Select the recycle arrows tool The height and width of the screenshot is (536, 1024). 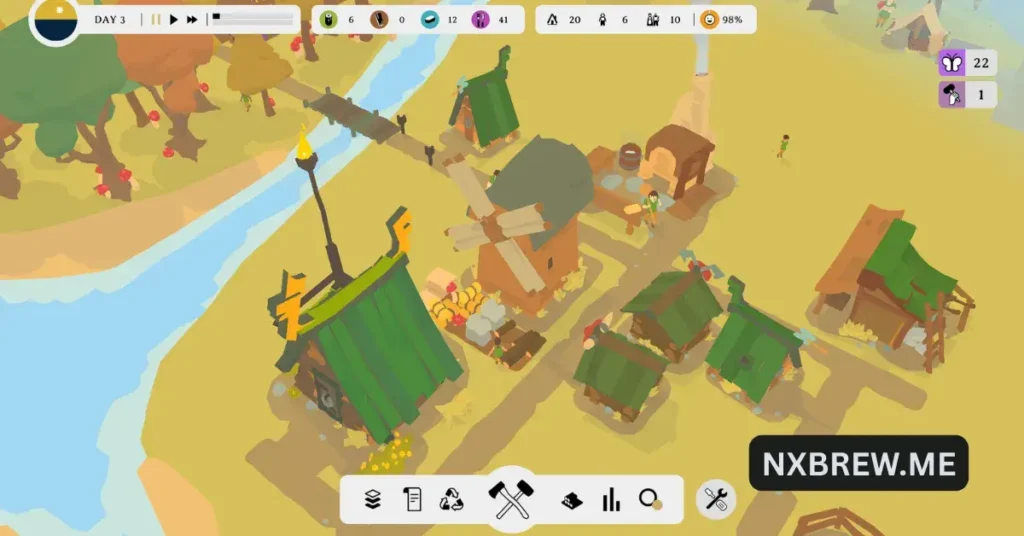pos(452,500)
